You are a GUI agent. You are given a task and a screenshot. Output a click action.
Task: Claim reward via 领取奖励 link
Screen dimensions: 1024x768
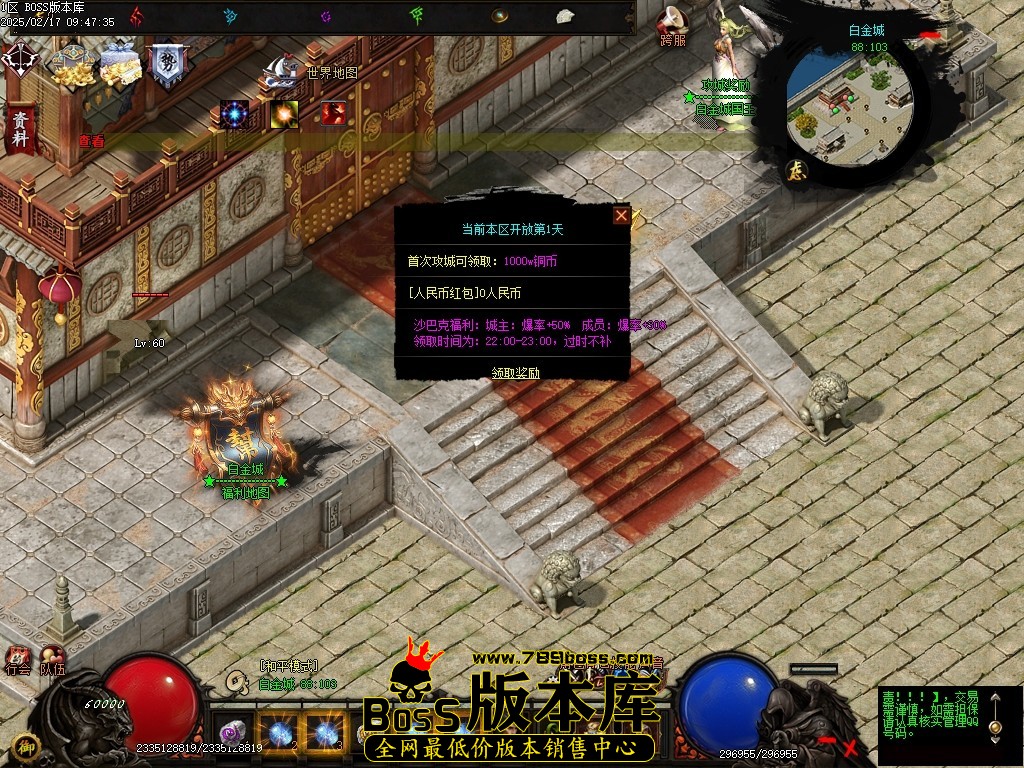click(515, 373)
